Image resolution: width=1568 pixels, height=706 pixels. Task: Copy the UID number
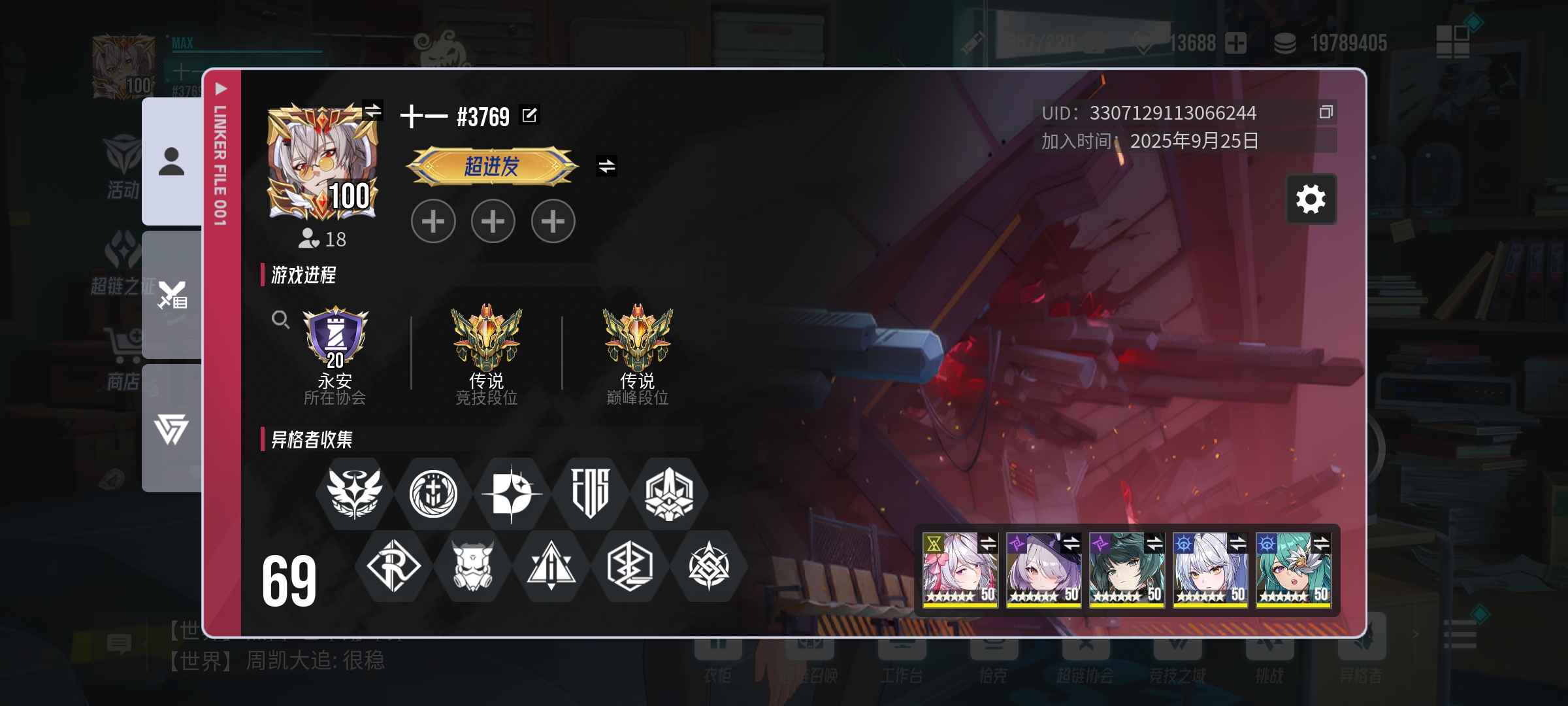pos(1326,112)
